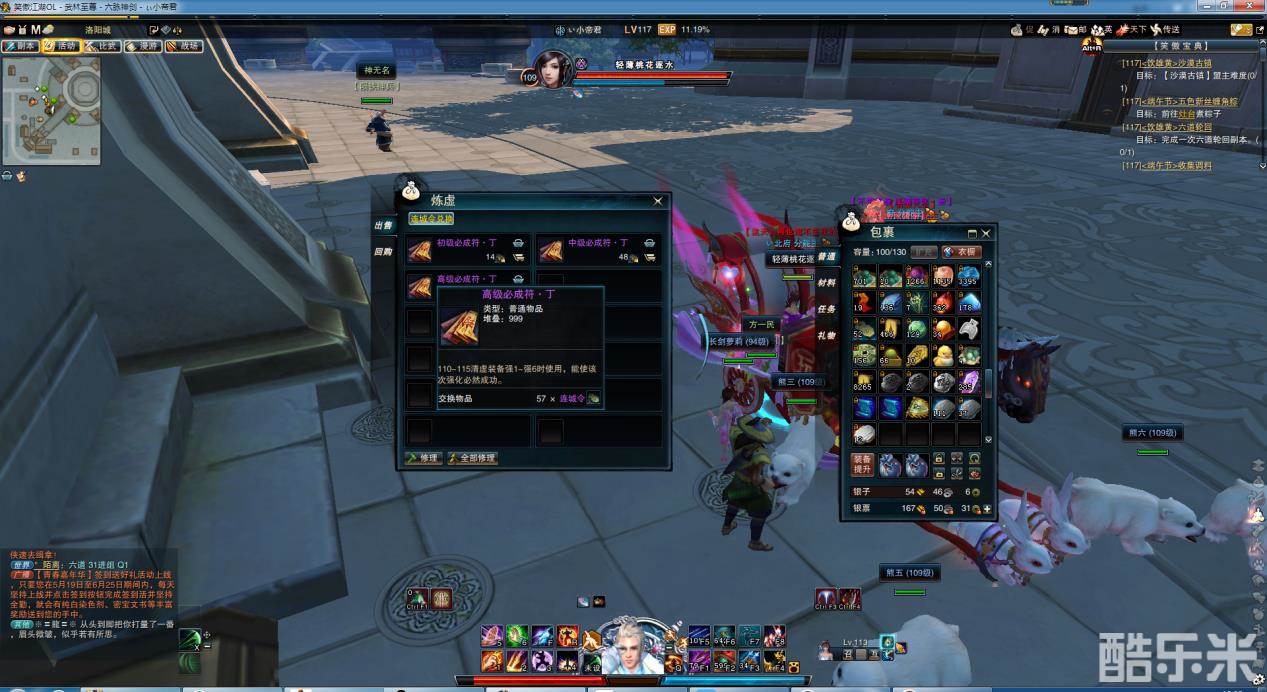Close the 包裹 inventory window
The image size is (1267, 692).
click(986, 233)
